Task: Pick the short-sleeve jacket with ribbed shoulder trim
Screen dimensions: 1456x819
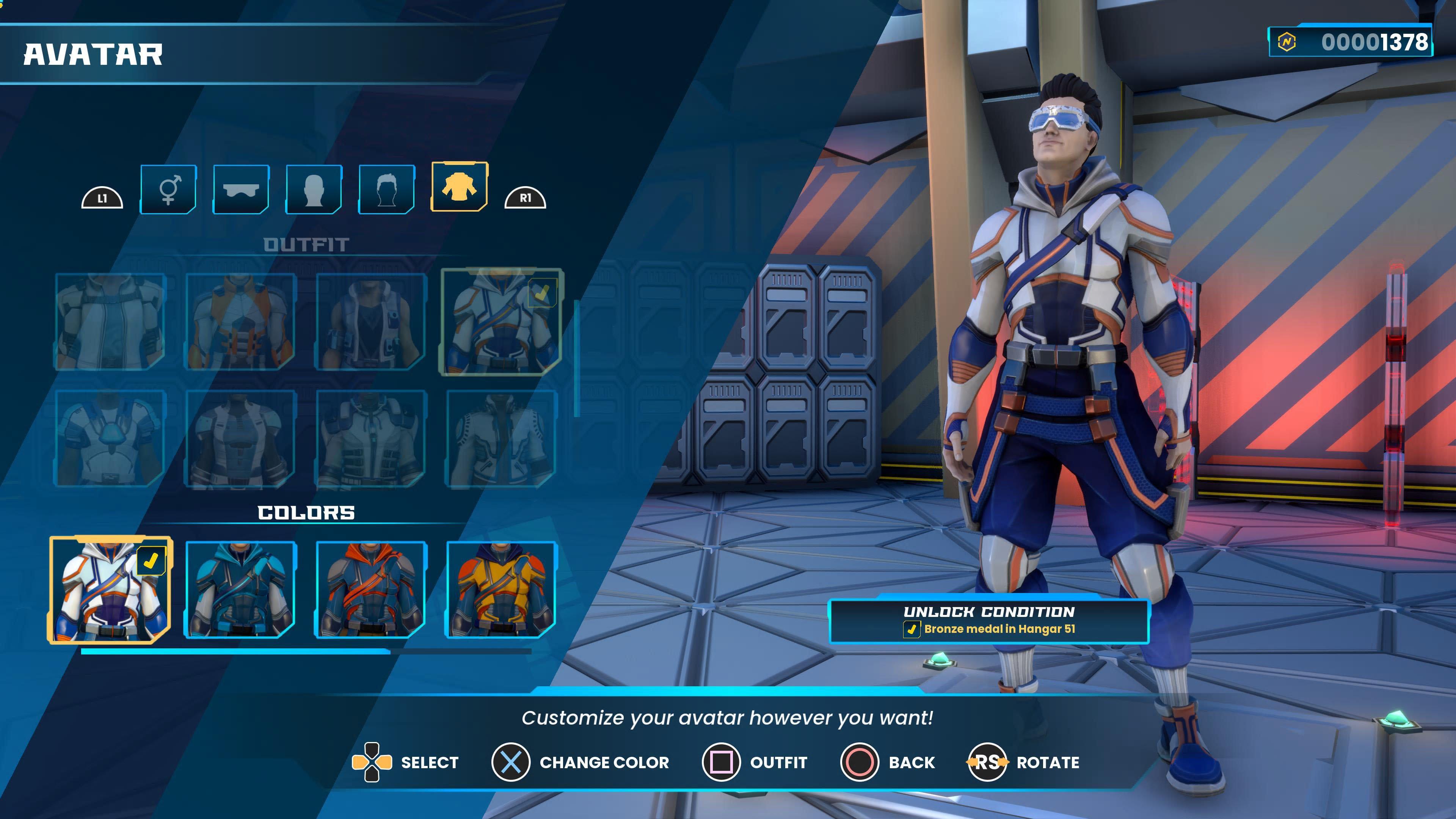Action: pyautogui.click(x=501, y=438)
